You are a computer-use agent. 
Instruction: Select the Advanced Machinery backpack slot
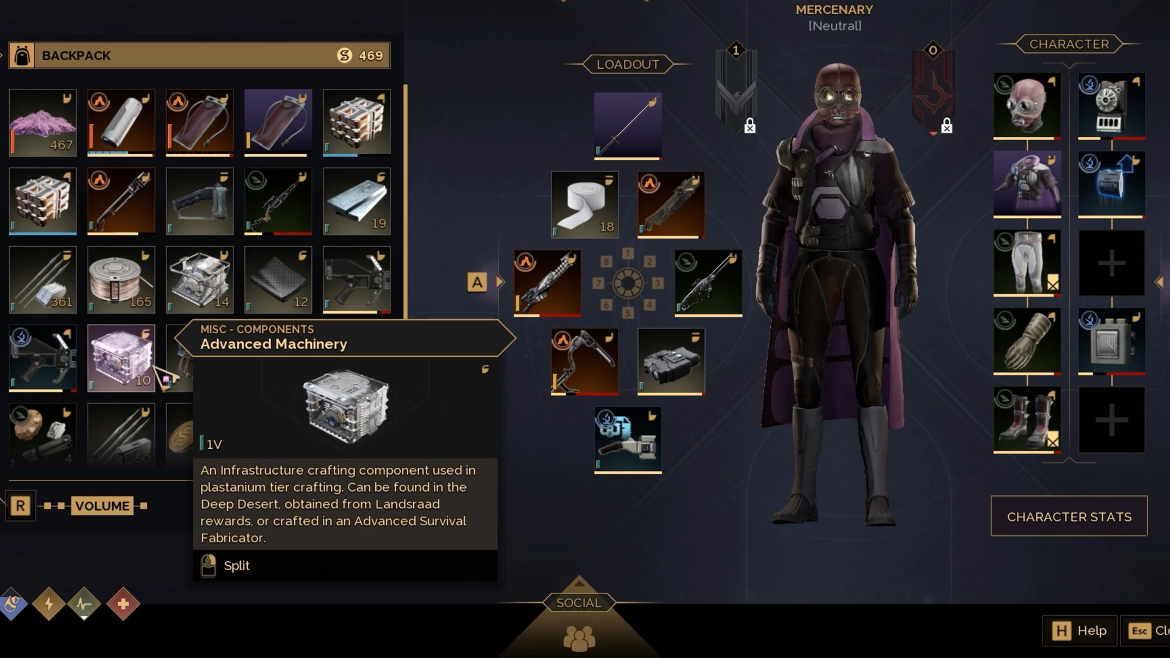[121, 357]
